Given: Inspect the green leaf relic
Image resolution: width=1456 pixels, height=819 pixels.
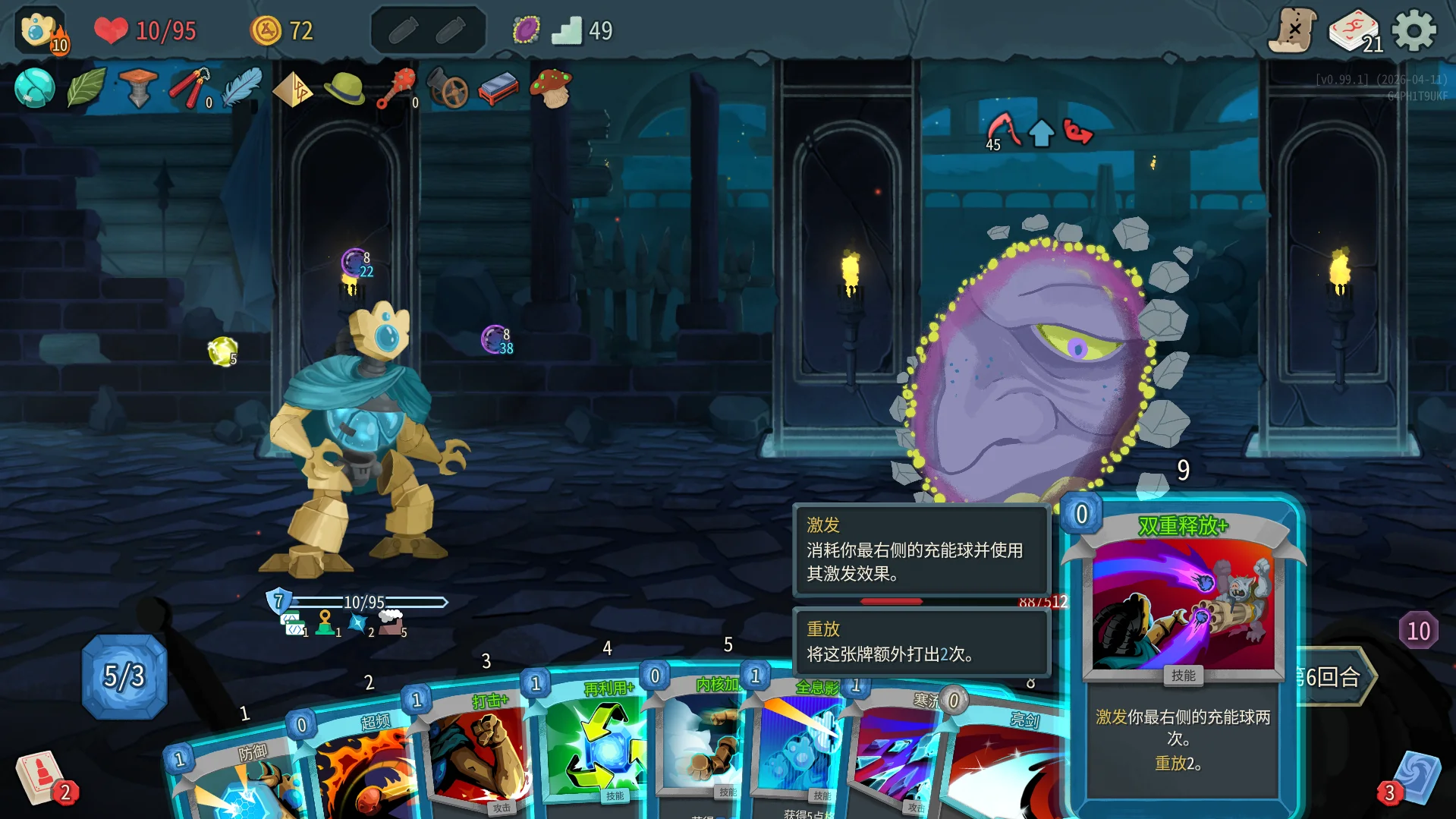Looking at the screenshot, I should pos(86,88).
